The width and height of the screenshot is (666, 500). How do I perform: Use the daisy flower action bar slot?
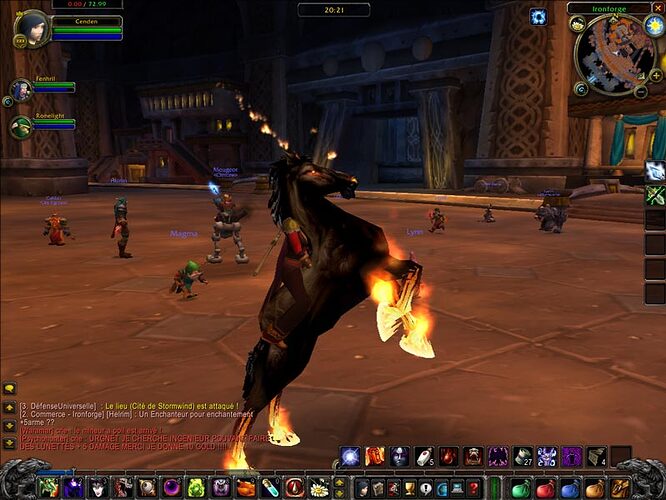(x=319, y=488)
